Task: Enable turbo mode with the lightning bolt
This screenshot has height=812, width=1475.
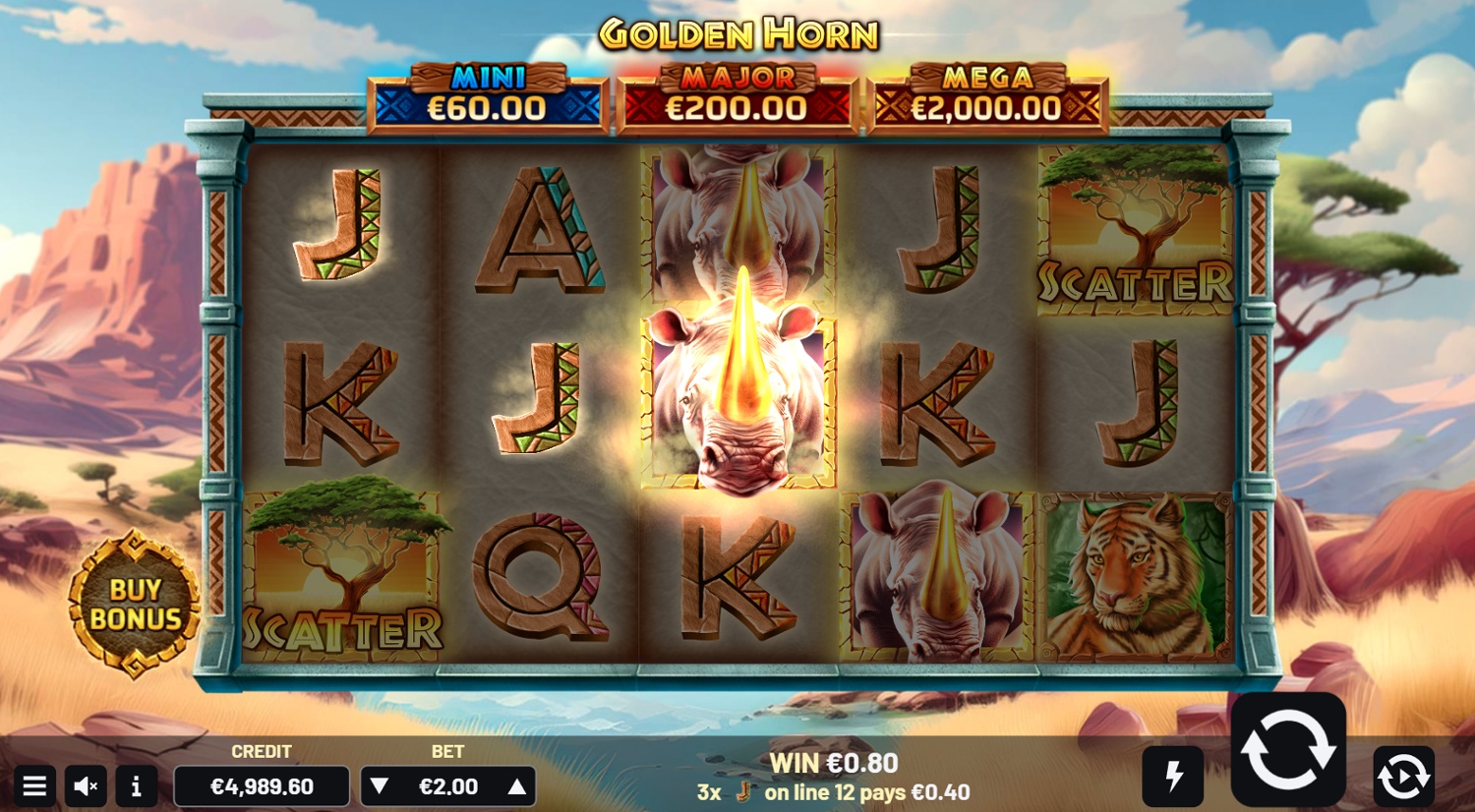Action: click(x=1173, y=777)
